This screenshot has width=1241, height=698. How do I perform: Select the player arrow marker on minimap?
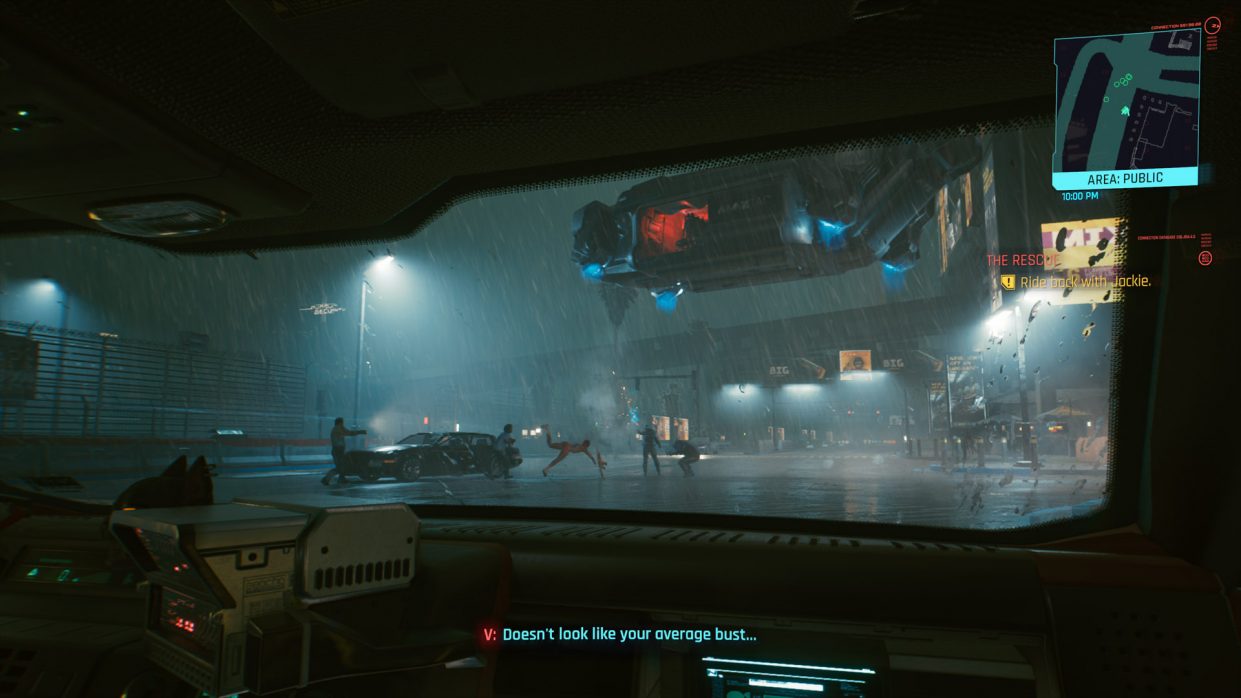[x=1125, y=110]
